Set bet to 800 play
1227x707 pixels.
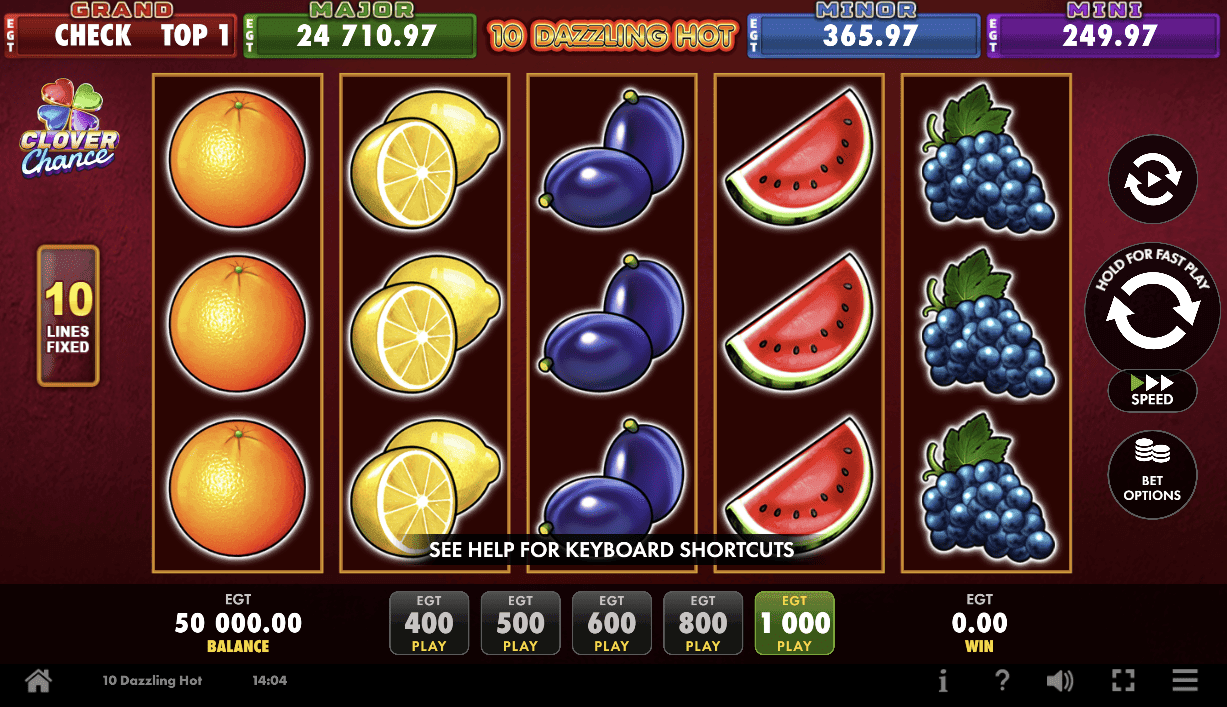(x=703, y=624)
